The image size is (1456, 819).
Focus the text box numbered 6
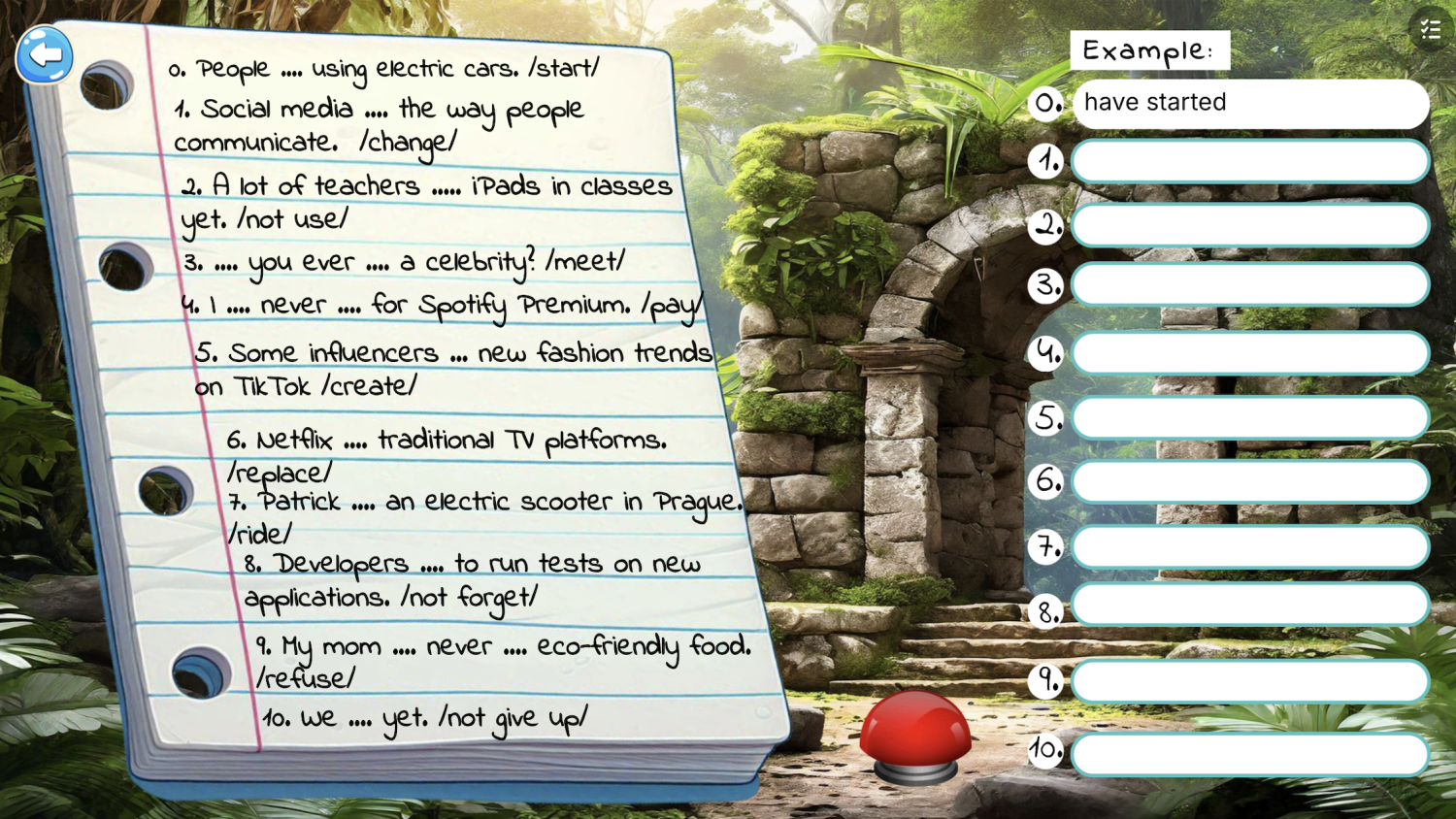(1250, 481)
